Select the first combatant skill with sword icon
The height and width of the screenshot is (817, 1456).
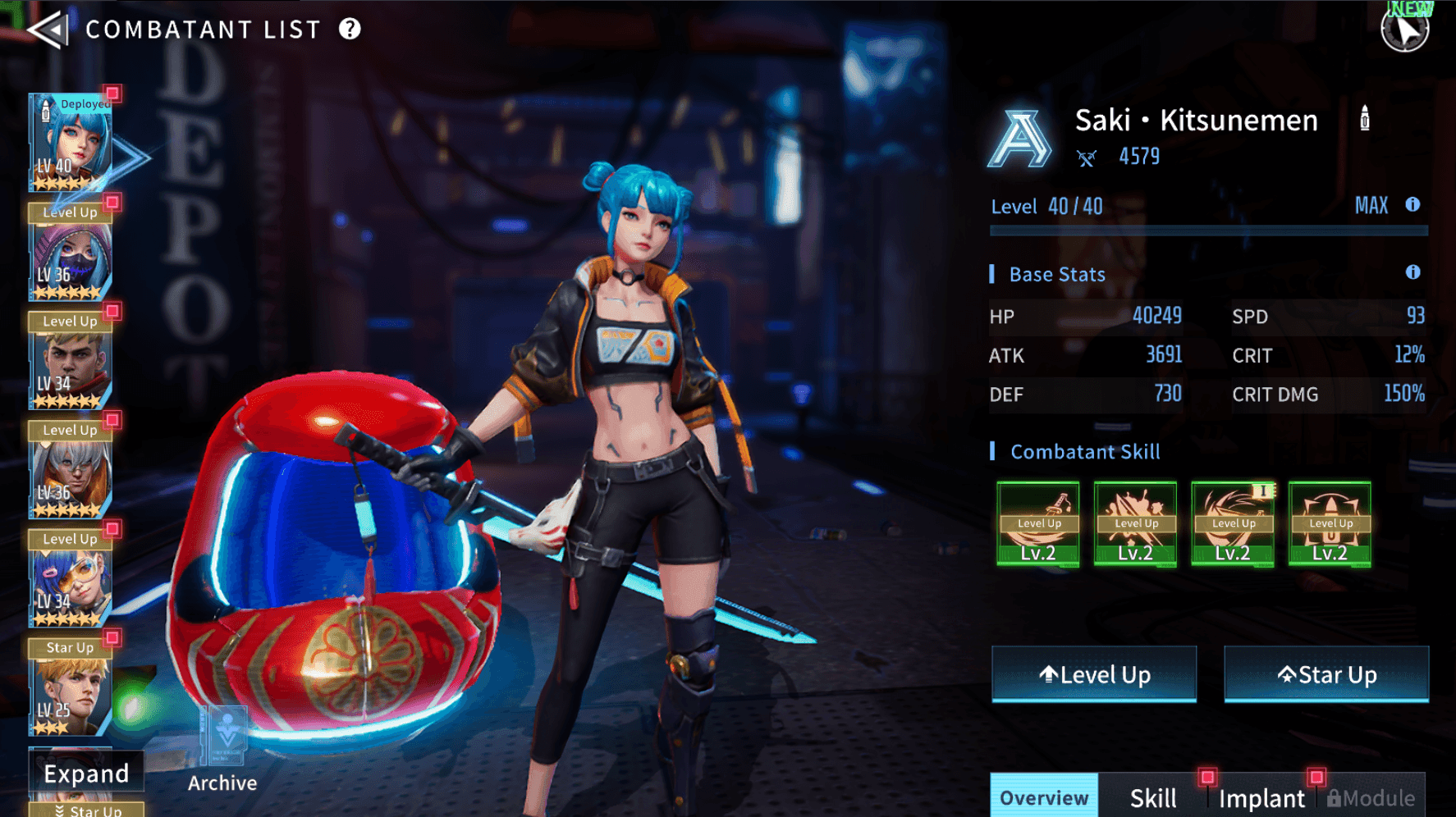click(1038, 523)
